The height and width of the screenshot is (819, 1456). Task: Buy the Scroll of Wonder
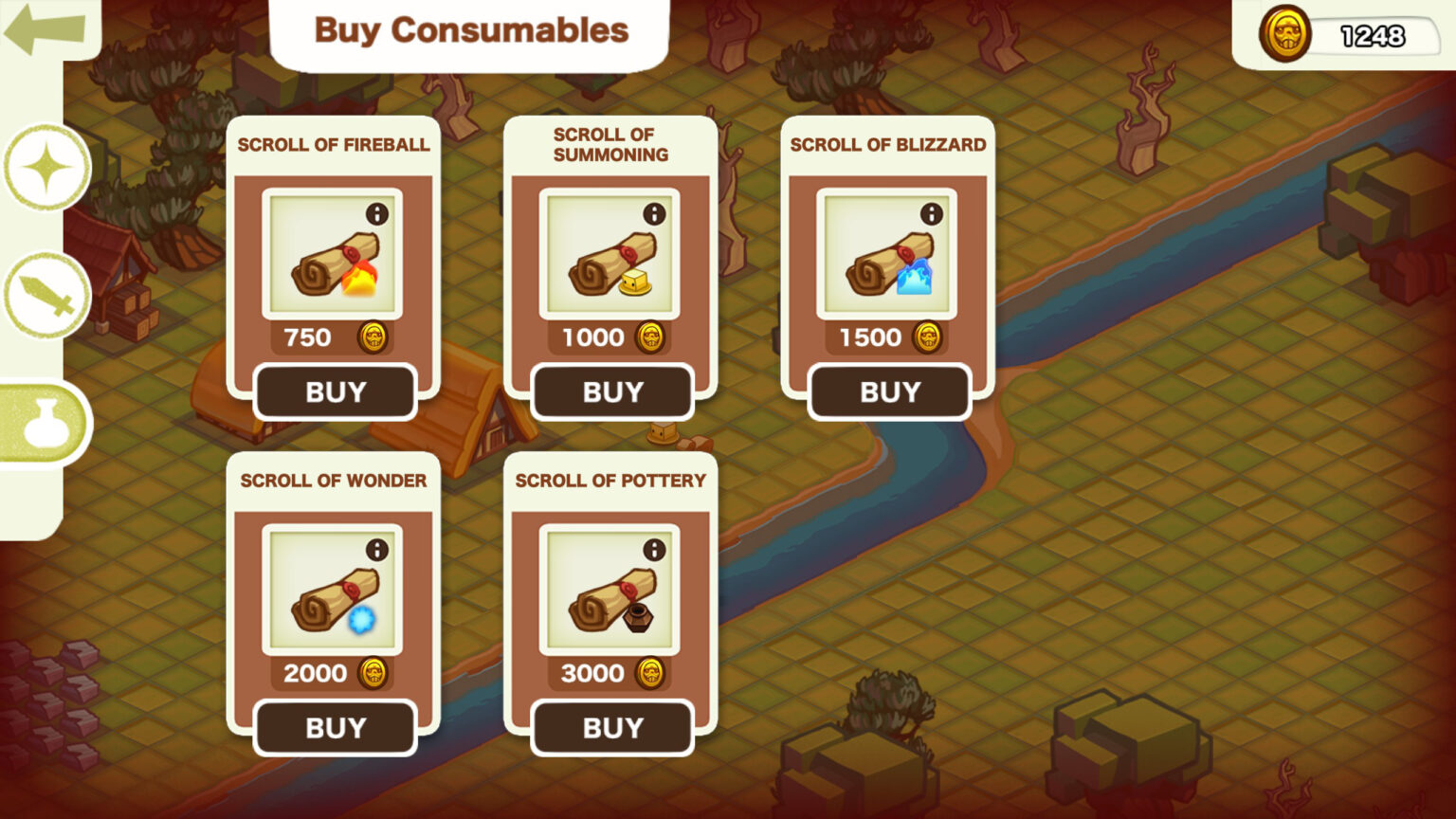click(335, 727)
